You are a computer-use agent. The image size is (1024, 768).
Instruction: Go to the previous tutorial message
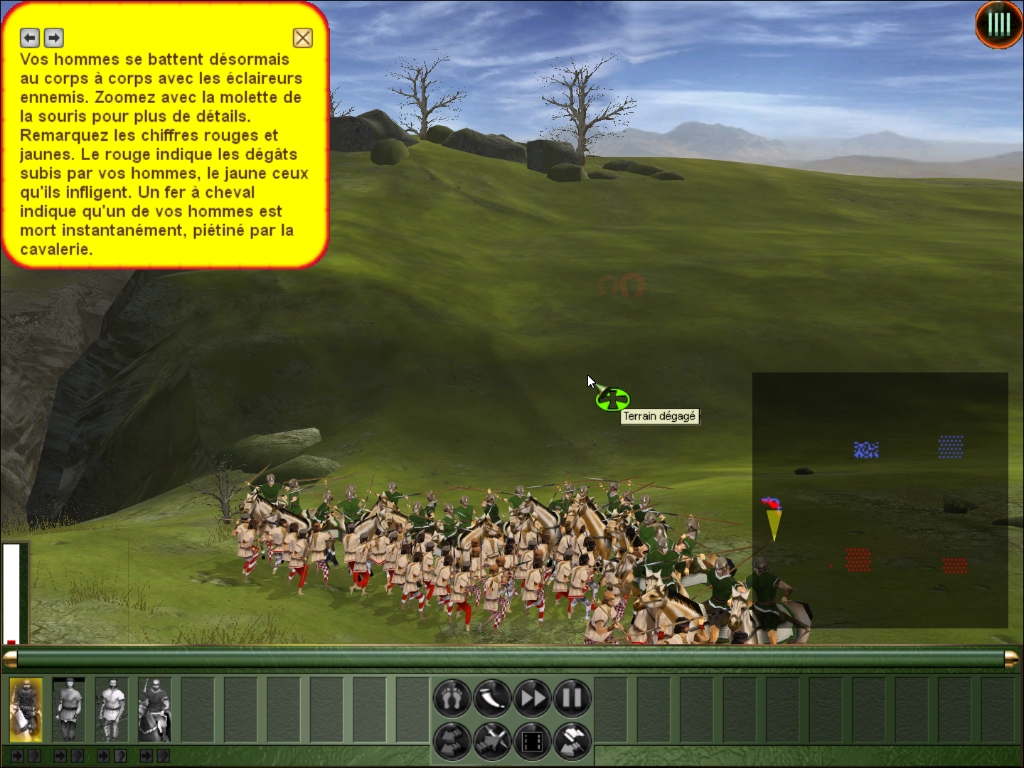30,38
